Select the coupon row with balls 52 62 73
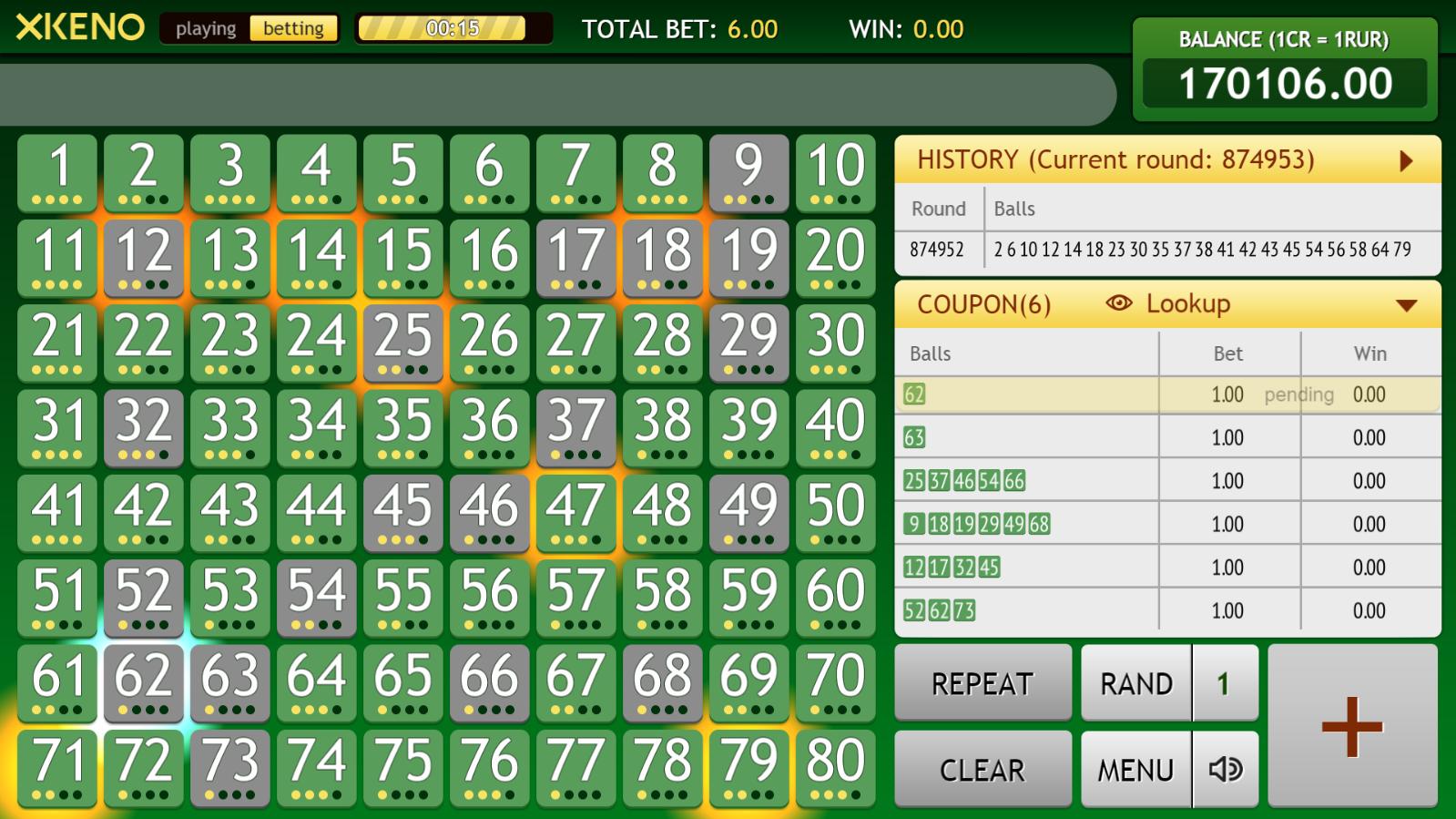1456x819 pixels. [x=1167, y=610]
